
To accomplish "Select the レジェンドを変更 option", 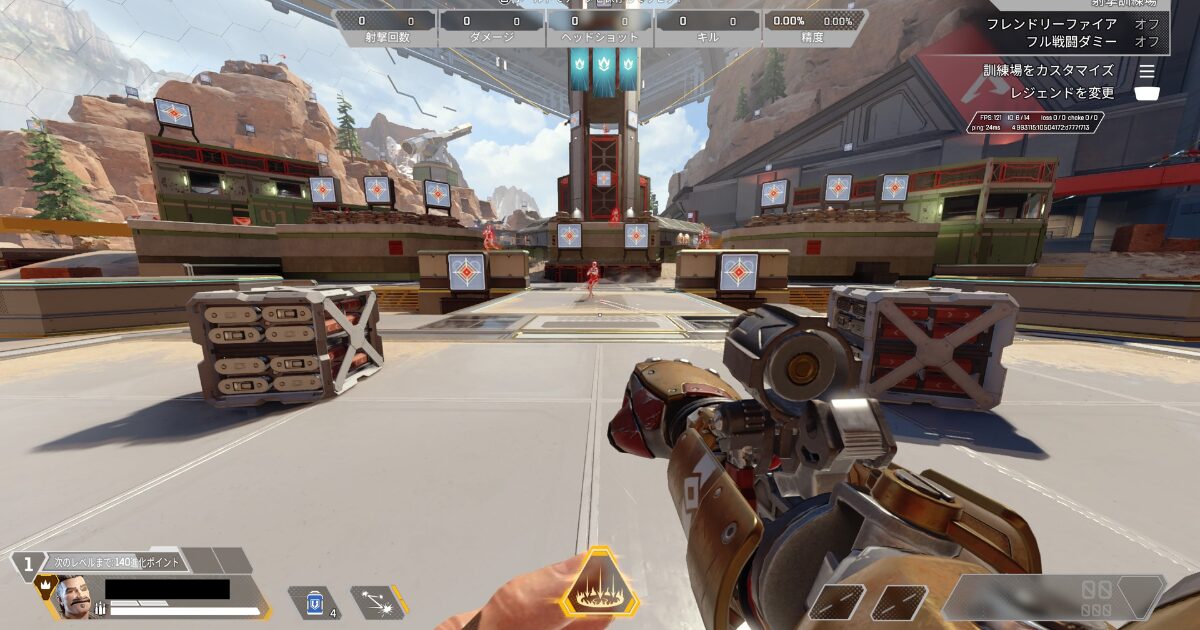I will pos(1062,93).
